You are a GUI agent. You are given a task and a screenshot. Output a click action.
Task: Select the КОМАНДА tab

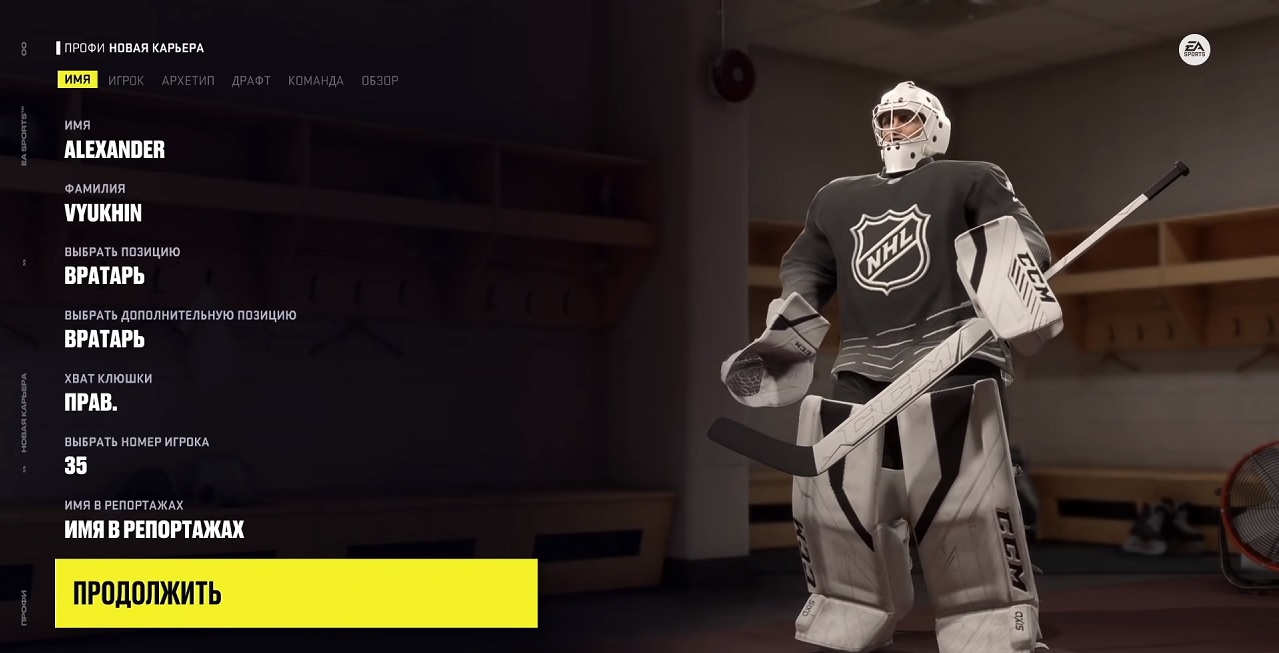[x=316, y=81]
